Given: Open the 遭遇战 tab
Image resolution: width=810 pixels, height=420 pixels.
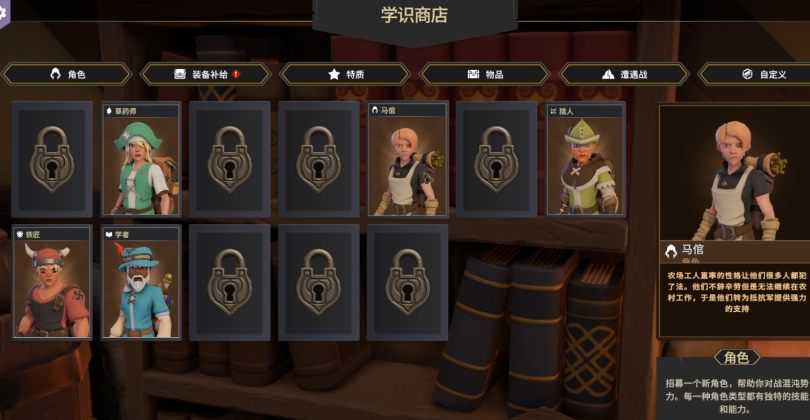Looking at the screenshot, I should (625, 74).
